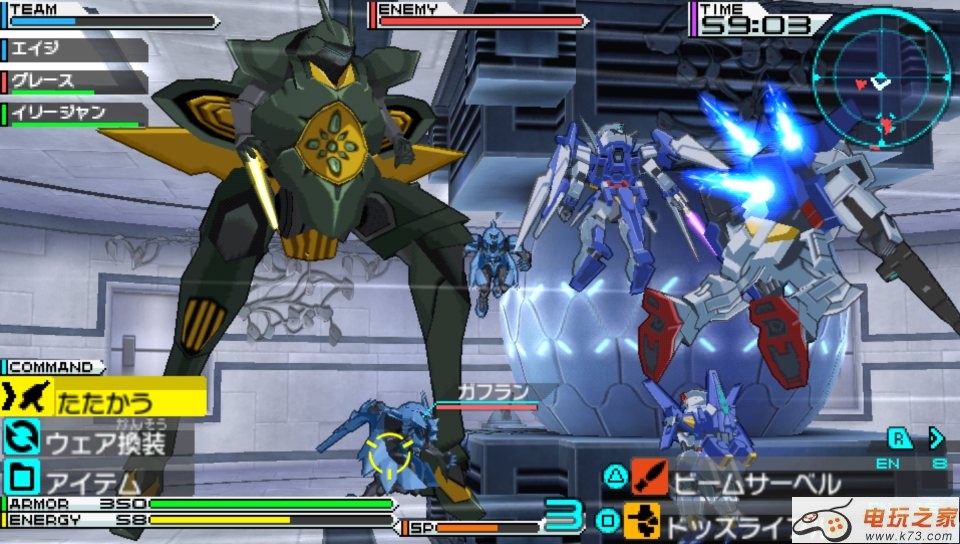
Task: Select the たたかう command
Action: tap(105, 400)
